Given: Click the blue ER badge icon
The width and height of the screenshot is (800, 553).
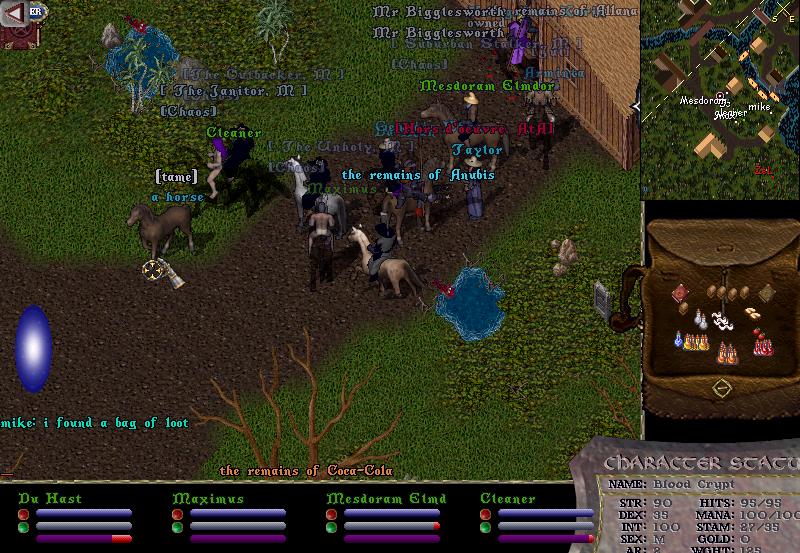Looking at the screenshot, I should (36, 11).
